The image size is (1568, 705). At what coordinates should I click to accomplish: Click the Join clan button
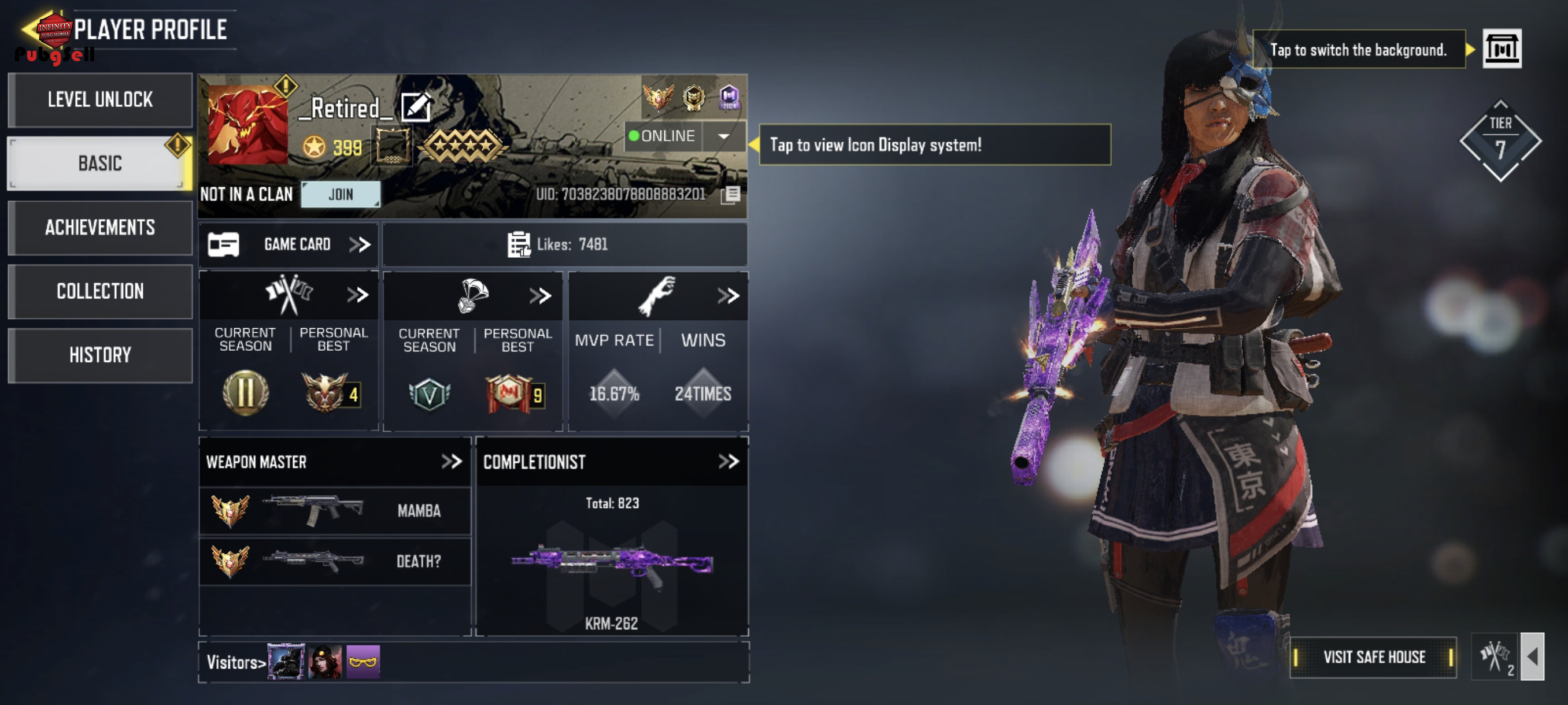pos(341,195)
